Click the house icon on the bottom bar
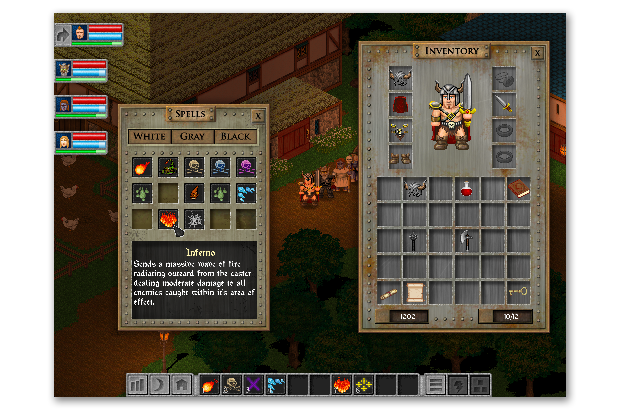This screenshot has width=620, height=410. [181, 382]
